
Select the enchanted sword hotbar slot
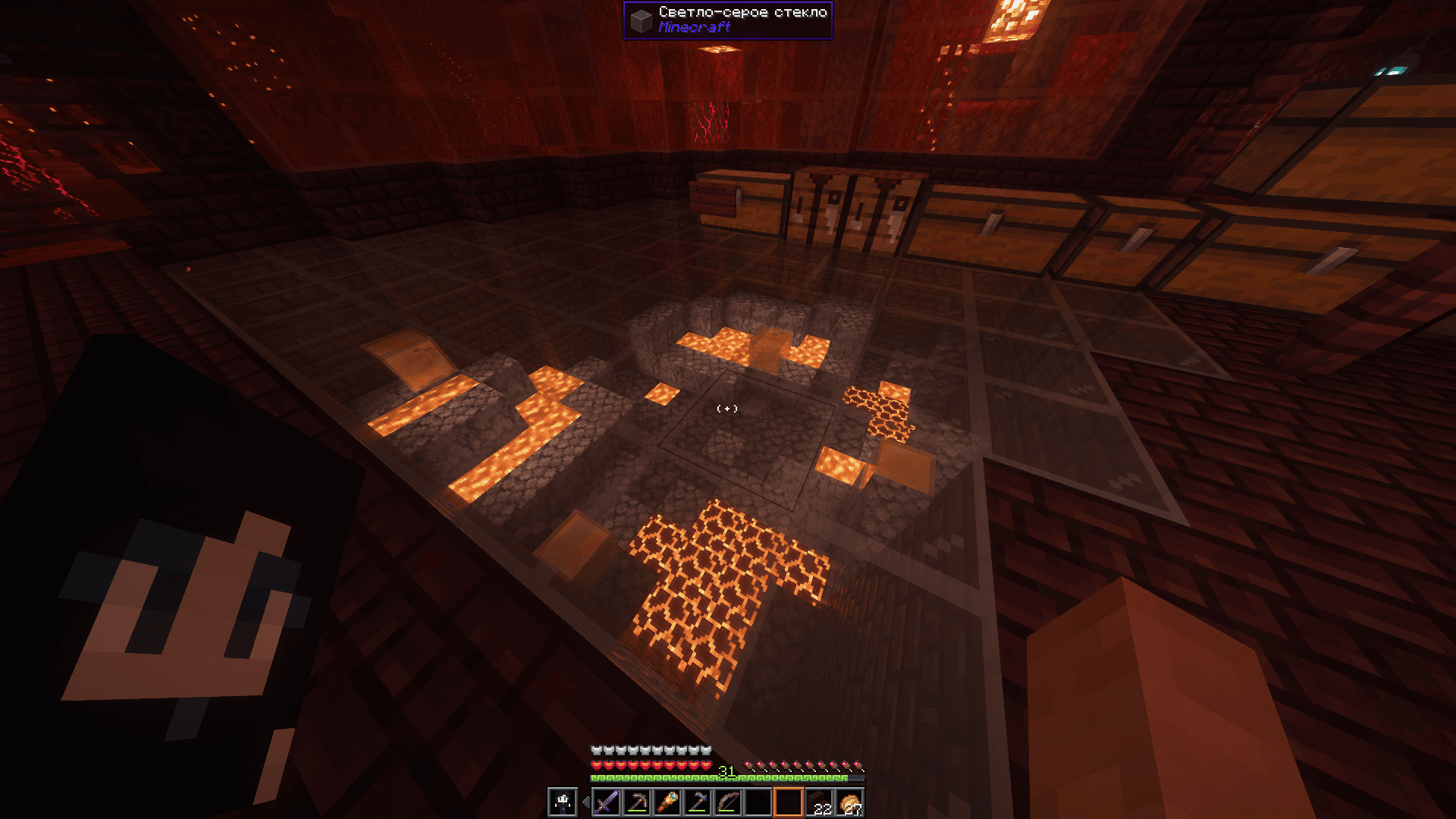[x=606, y=802]
